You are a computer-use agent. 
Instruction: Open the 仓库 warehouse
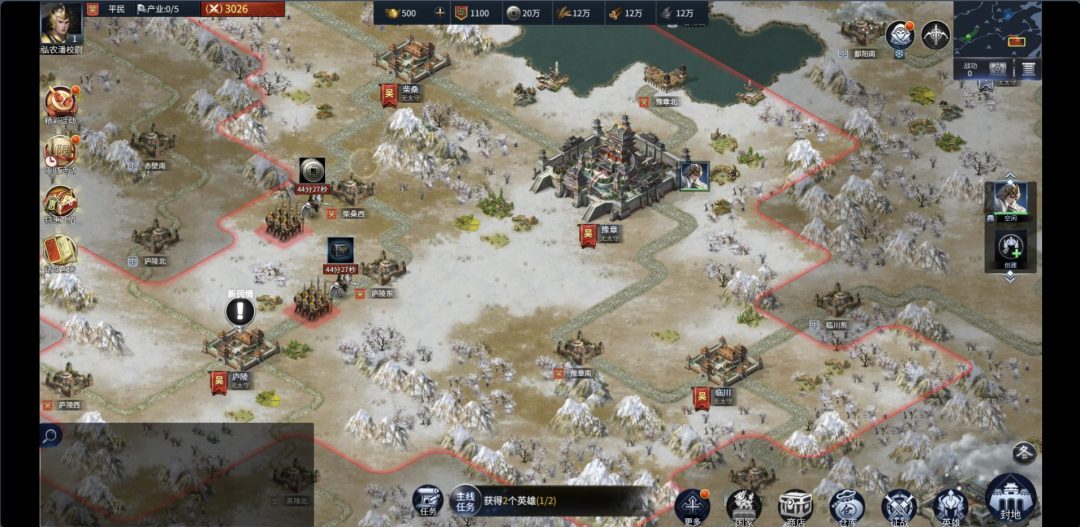(847, 505)
